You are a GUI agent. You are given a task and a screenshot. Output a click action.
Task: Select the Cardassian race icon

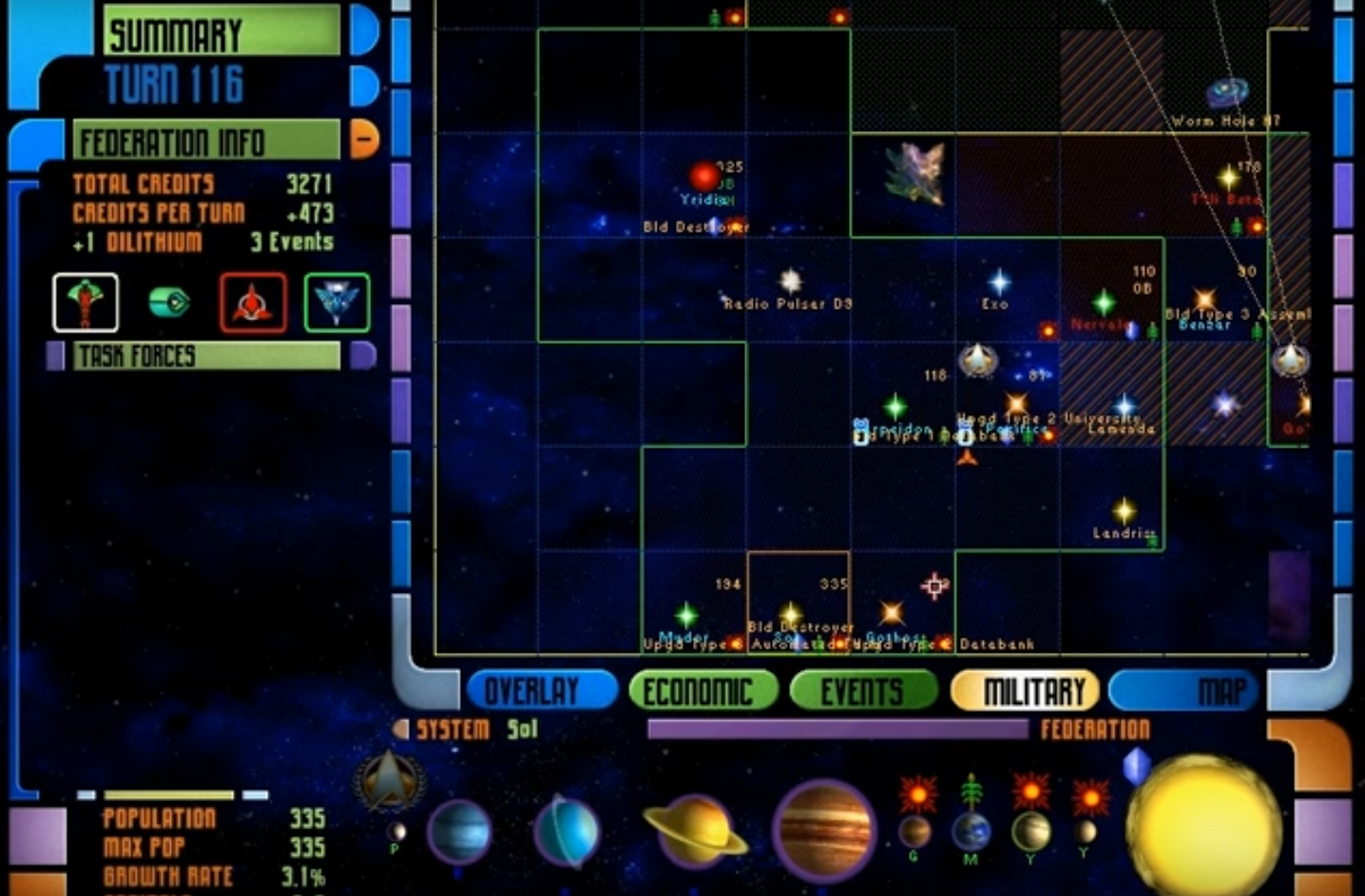coord(86,302)
